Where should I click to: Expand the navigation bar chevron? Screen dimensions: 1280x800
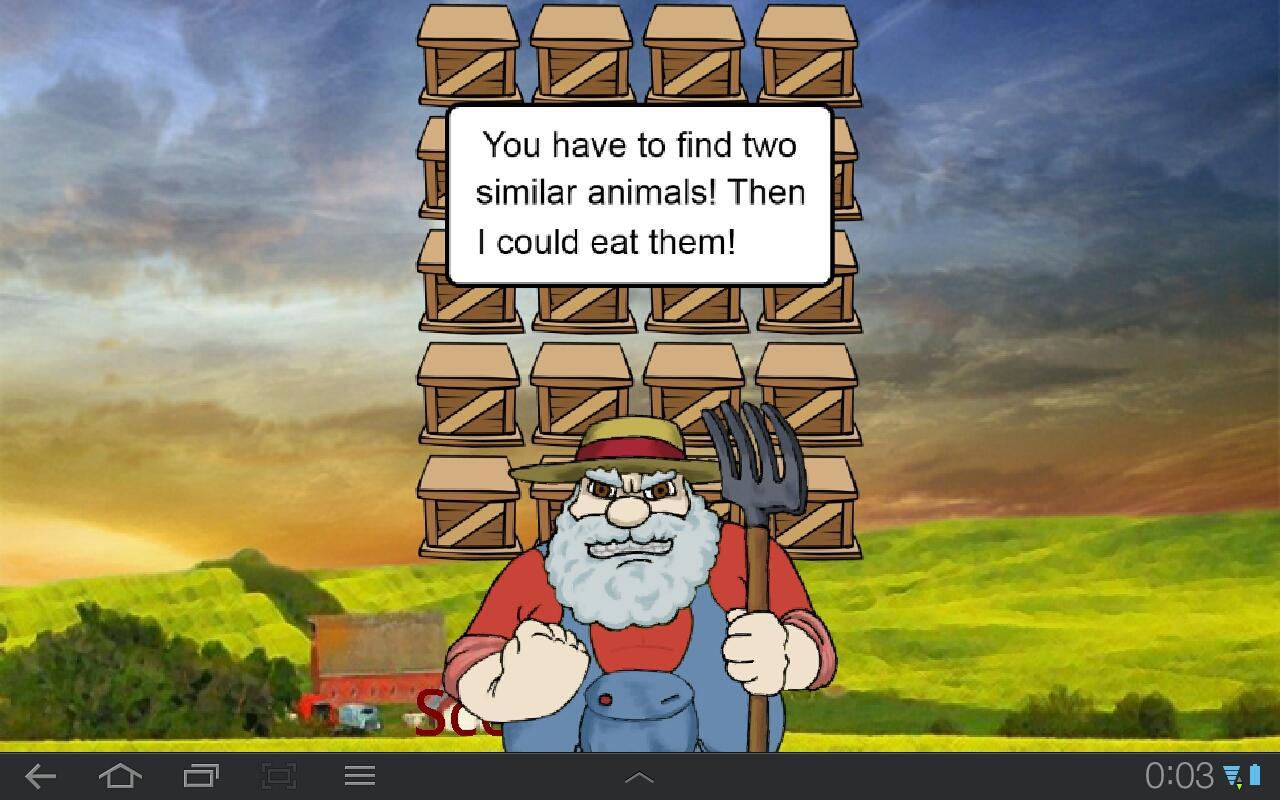pyautogui.click(x=640, y=775)
